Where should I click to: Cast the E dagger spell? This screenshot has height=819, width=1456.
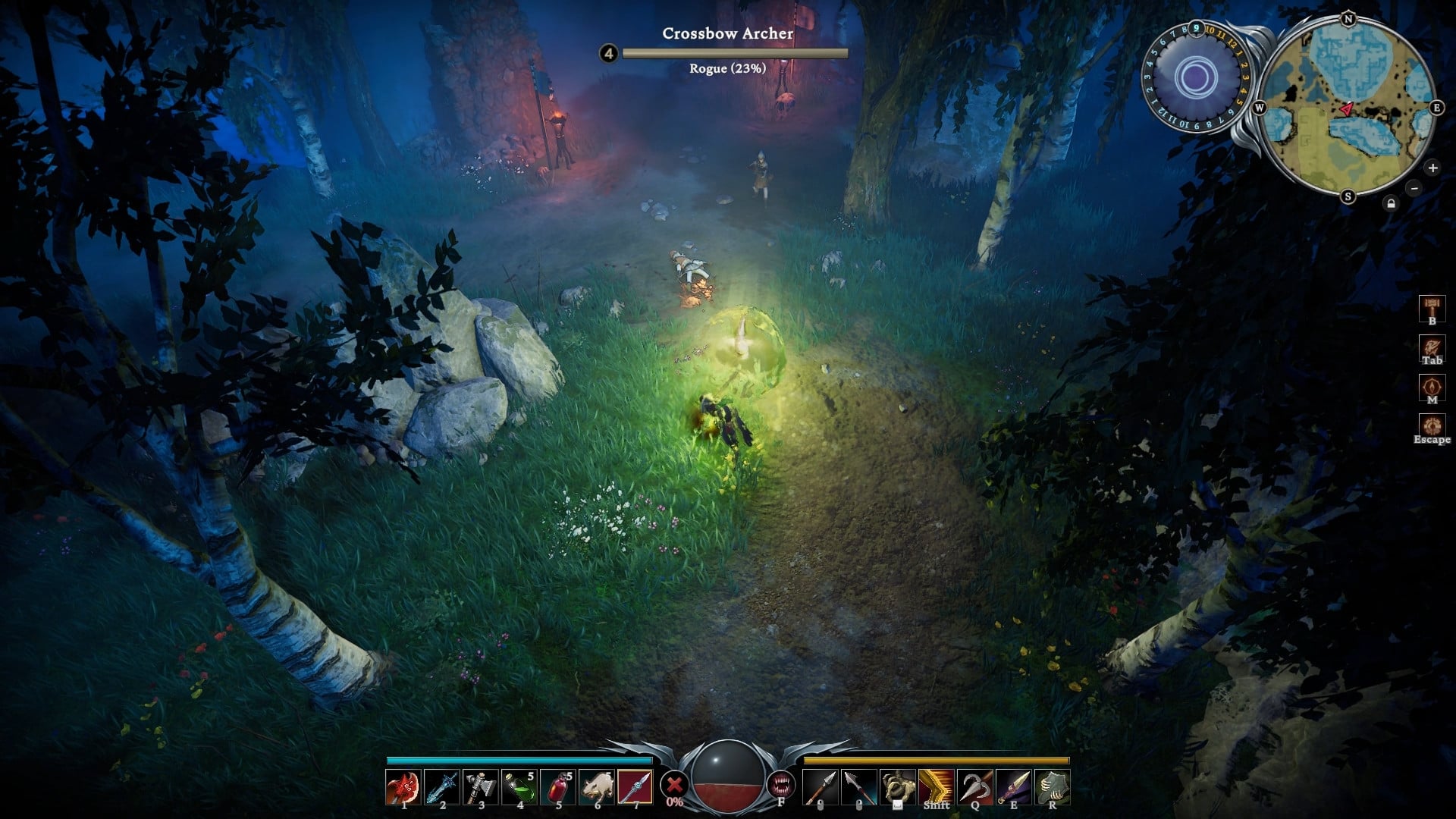coord(1014,785)
